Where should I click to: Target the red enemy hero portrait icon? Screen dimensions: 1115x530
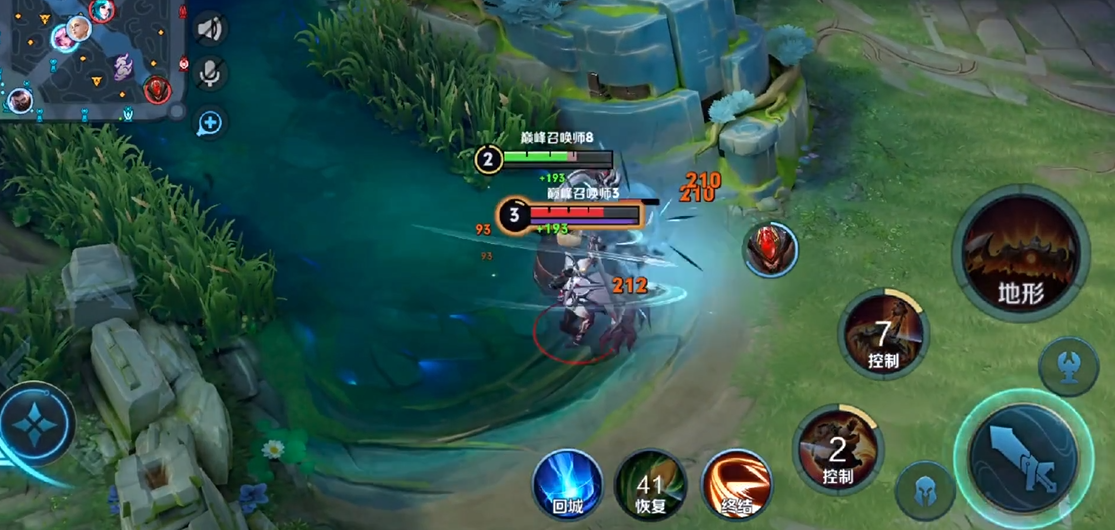tap(770, 249)
